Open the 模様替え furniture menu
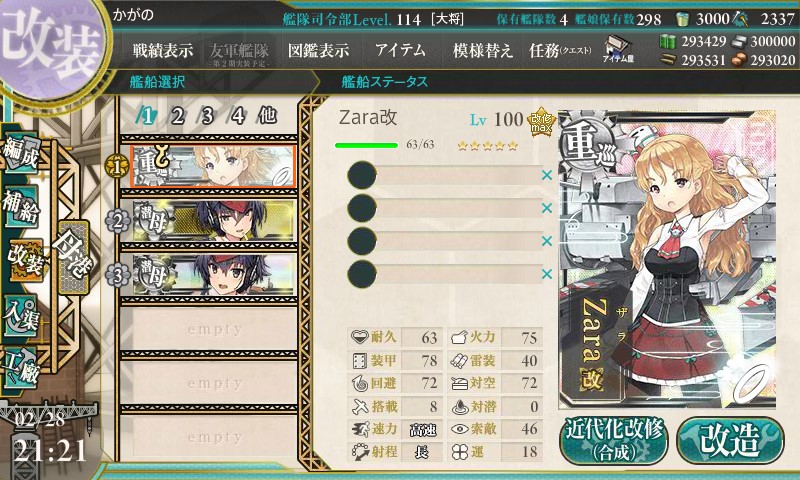This screenshot has width=800, height=480. point(482,50)
